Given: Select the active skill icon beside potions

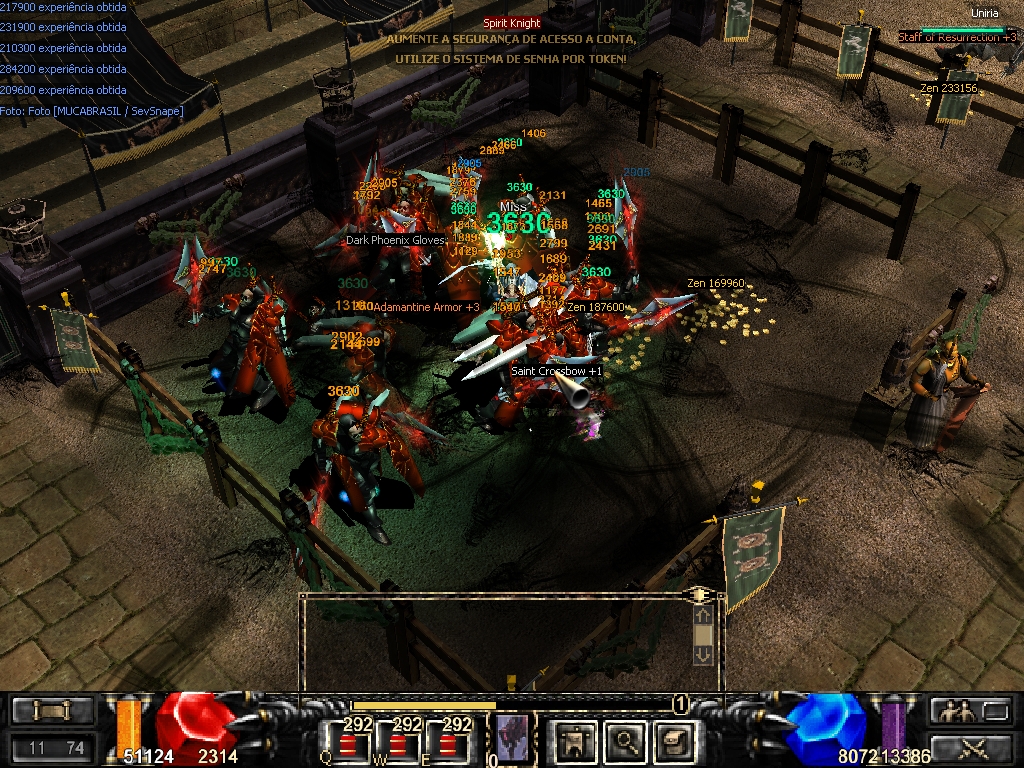Looking at the screenshot, I should (512, 738).
